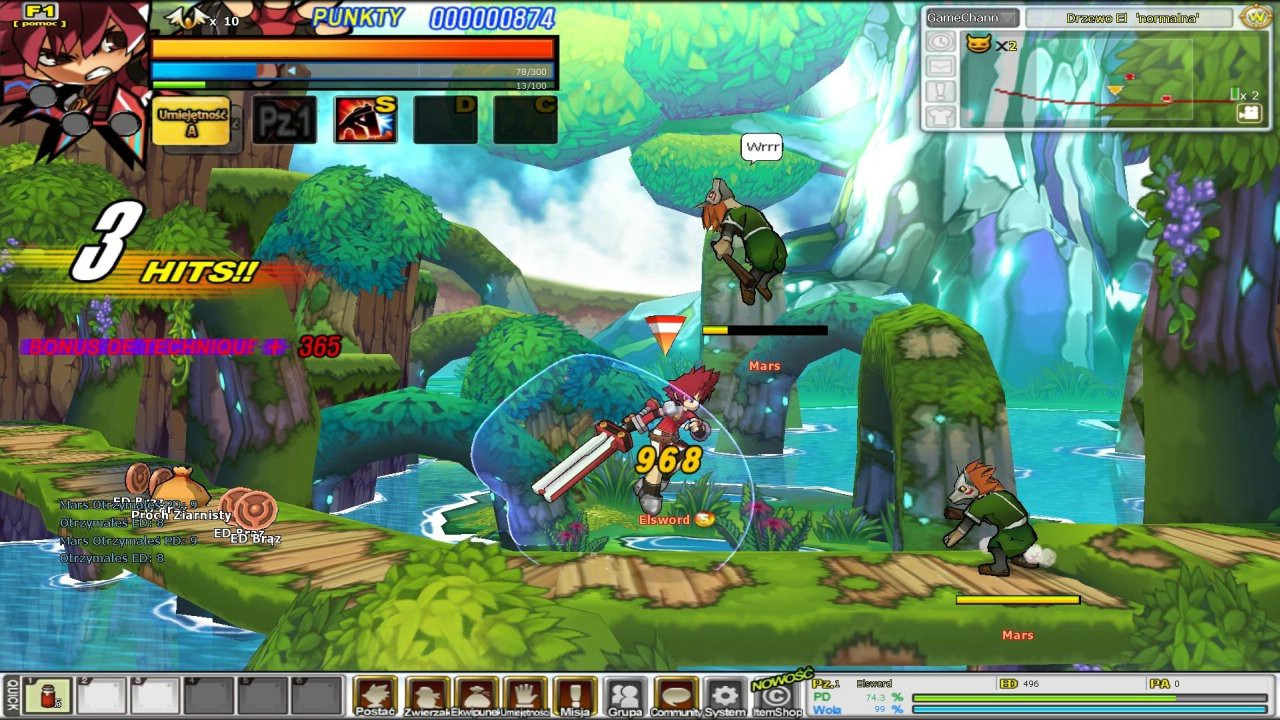The image size is (1280, 720).
Task: Click the clock icon beside the minimap
Action: coord(940,42)
